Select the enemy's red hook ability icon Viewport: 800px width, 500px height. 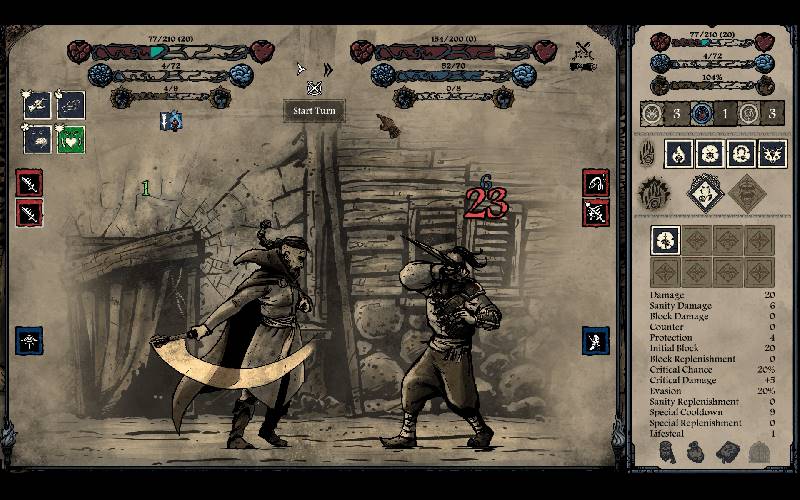(x=596, y=183)
